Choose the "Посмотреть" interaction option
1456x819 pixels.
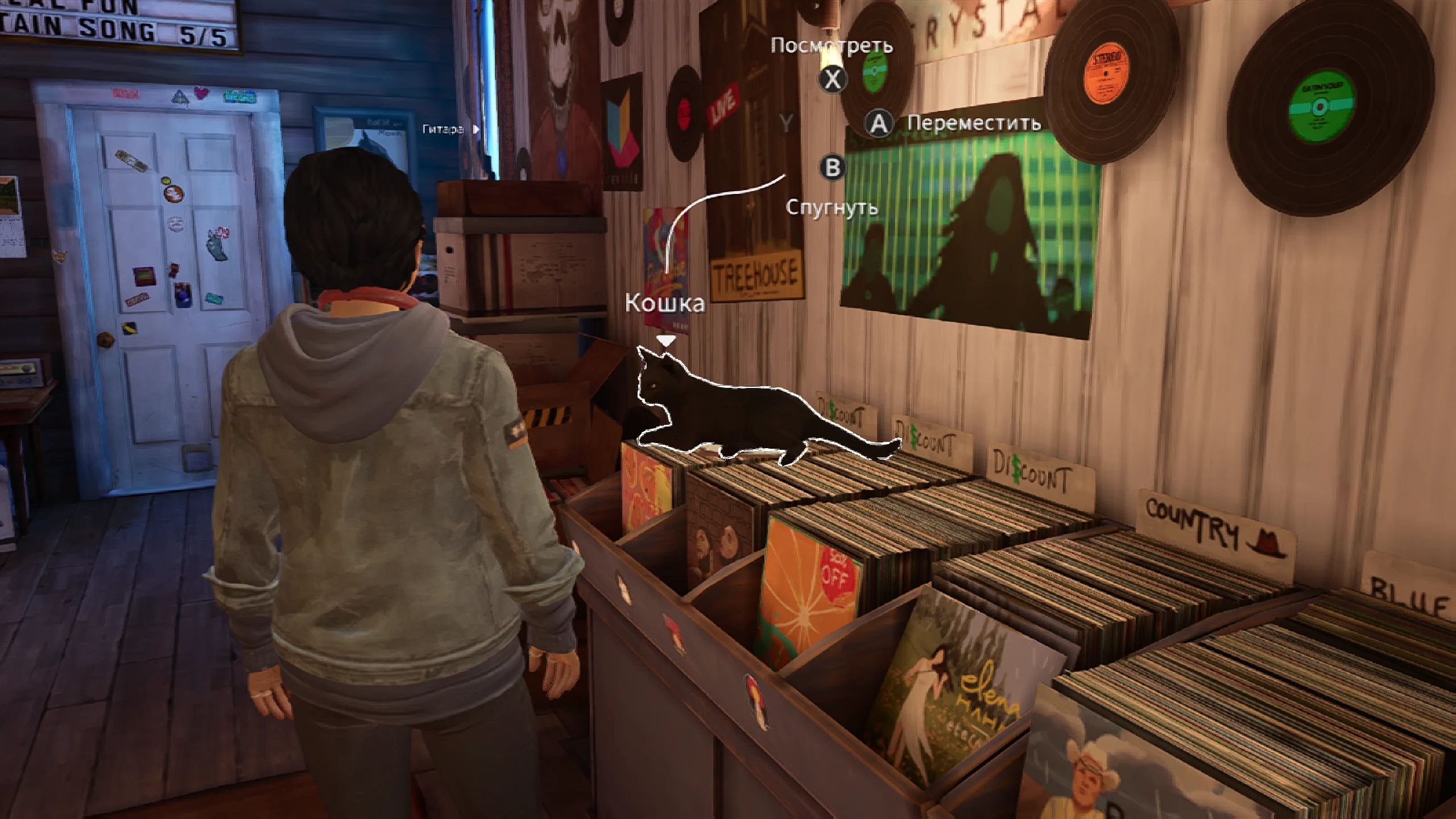(x=831, y=46)
